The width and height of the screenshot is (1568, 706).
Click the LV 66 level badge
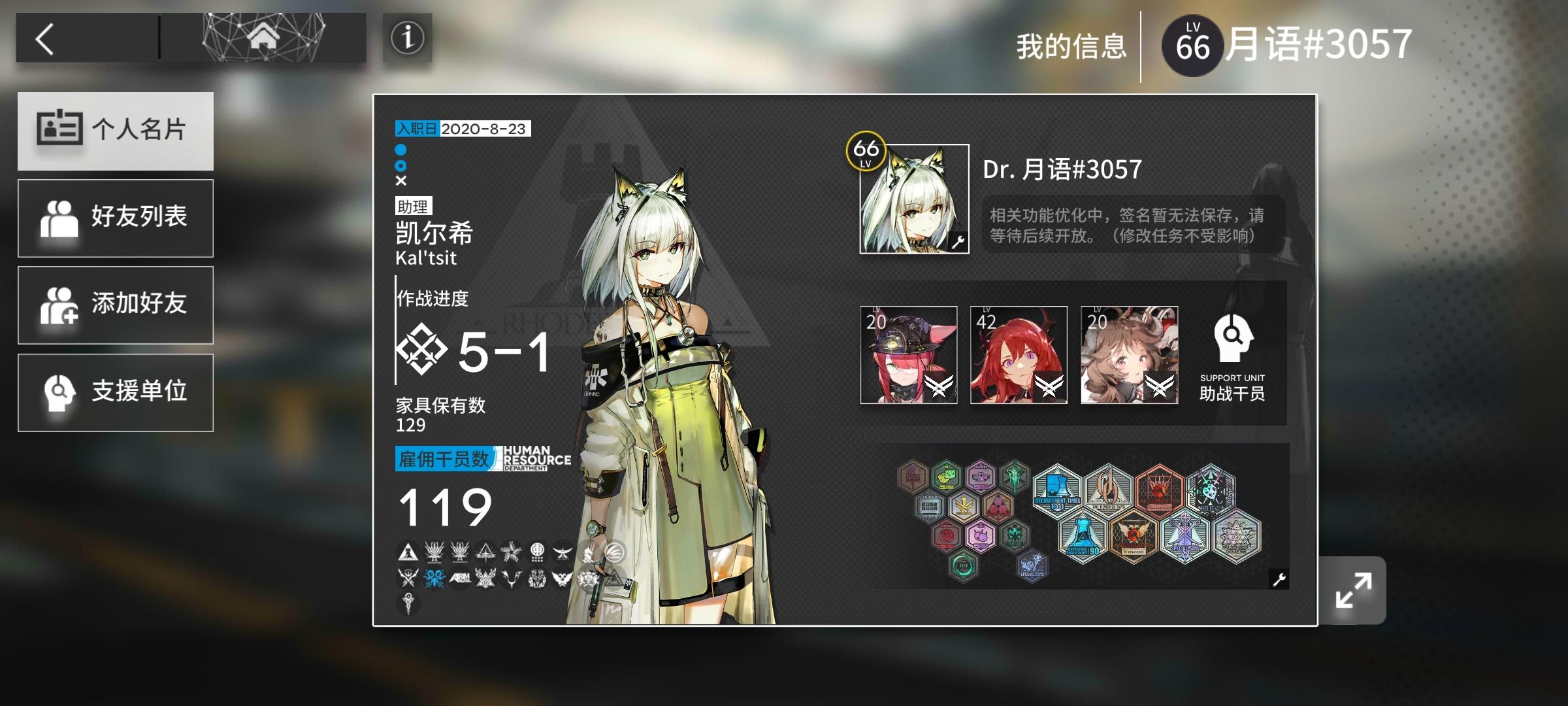[1193, 46]
